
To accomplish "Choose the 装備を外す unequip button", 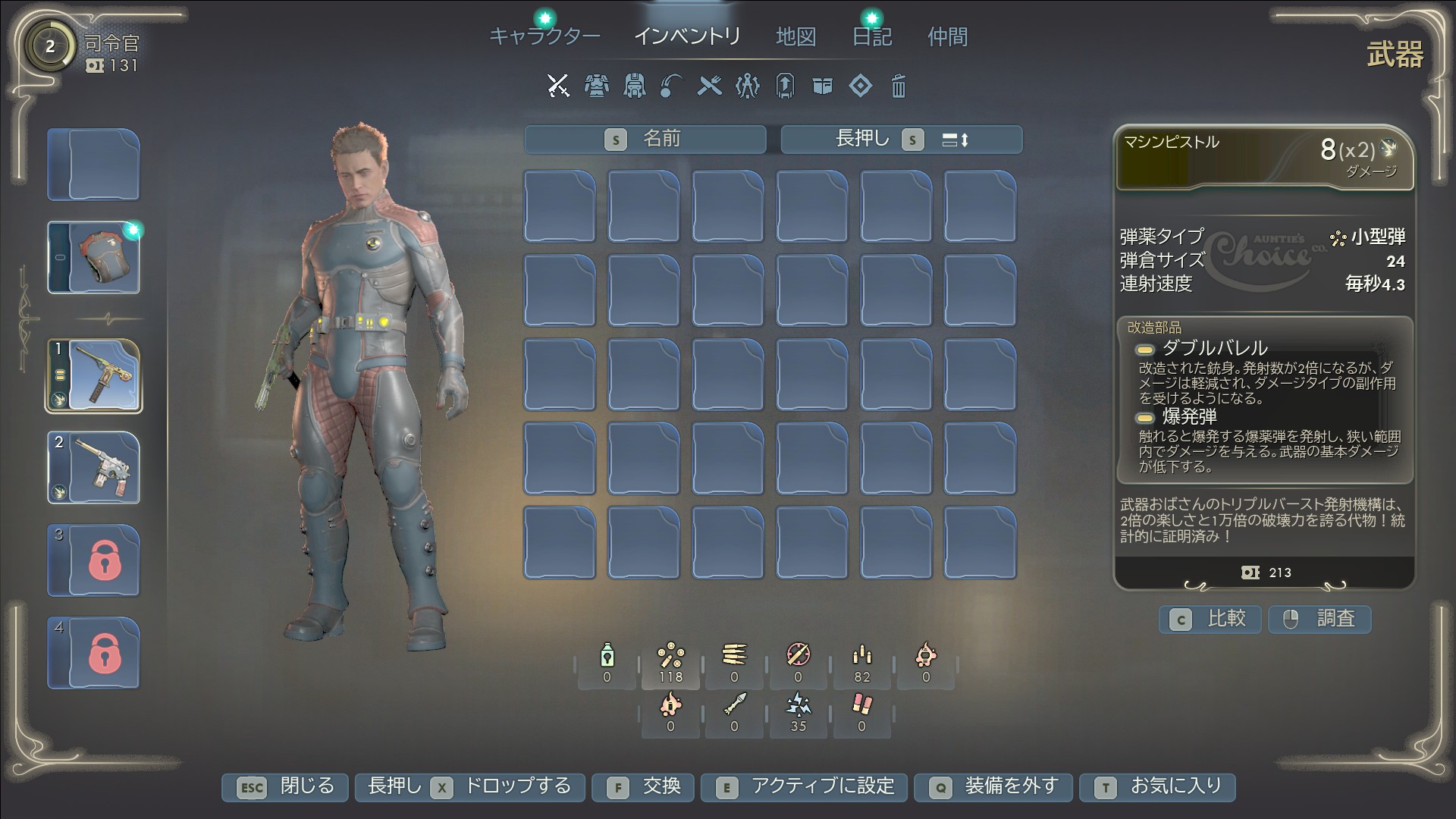I will (994, 787).
